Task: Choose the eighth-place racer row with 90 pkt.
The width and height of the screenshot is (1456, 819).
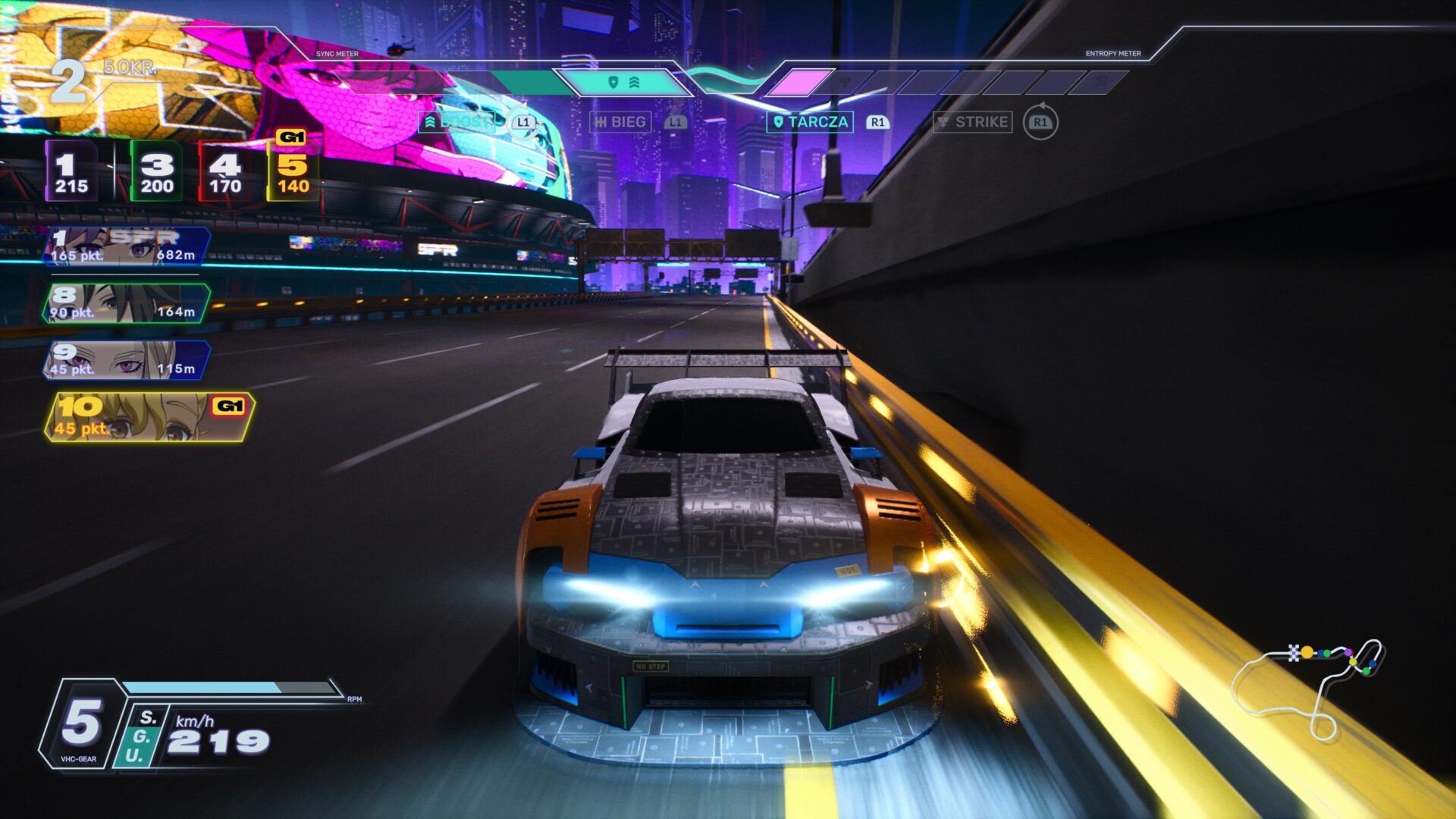Action: tap(126, 303)
